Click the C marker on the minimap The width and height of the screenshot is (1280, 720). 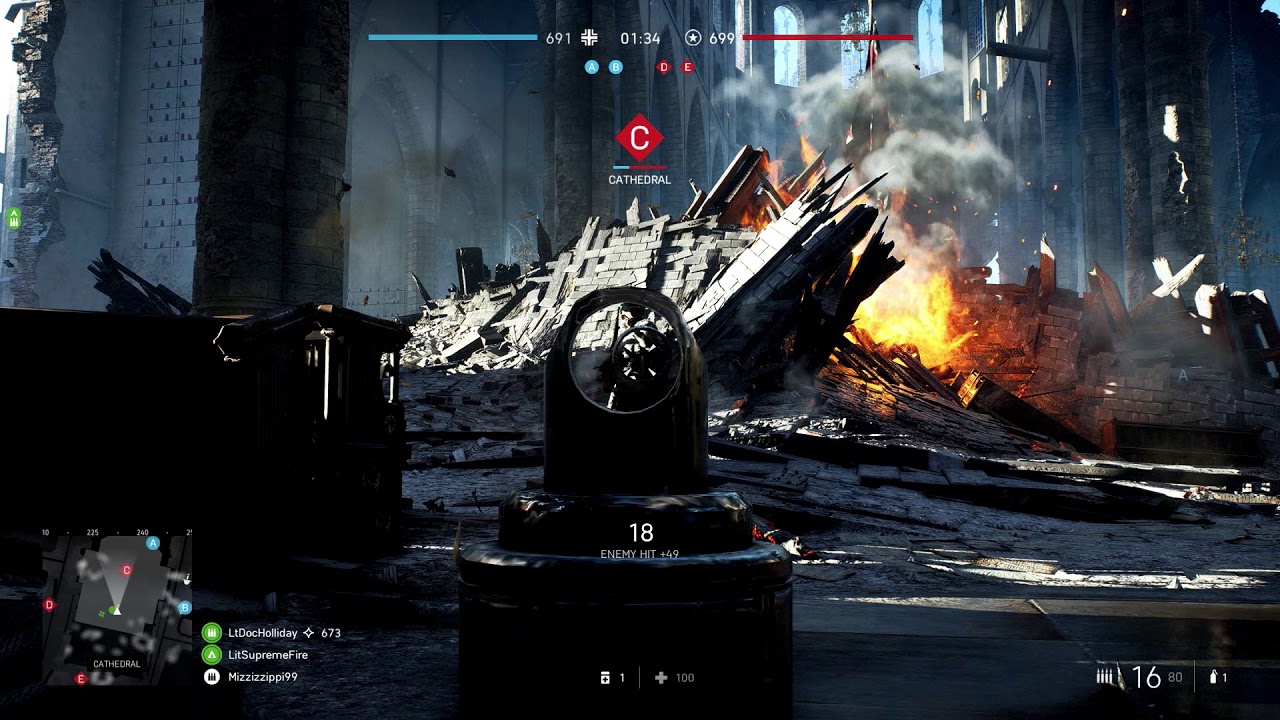tap(126, 570)
